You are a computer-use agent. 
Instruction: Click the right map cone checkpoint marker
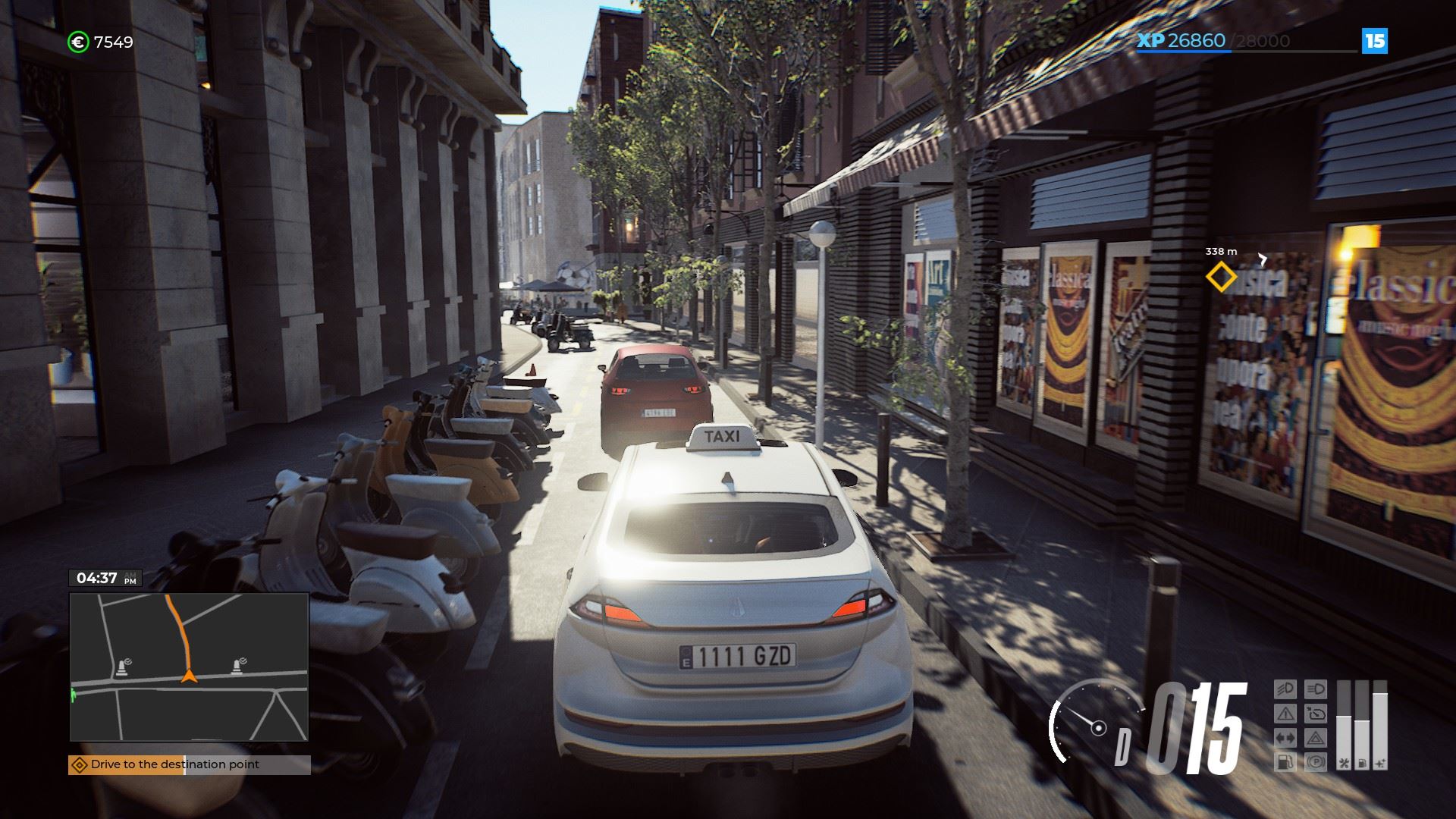[x=237, y=667]
